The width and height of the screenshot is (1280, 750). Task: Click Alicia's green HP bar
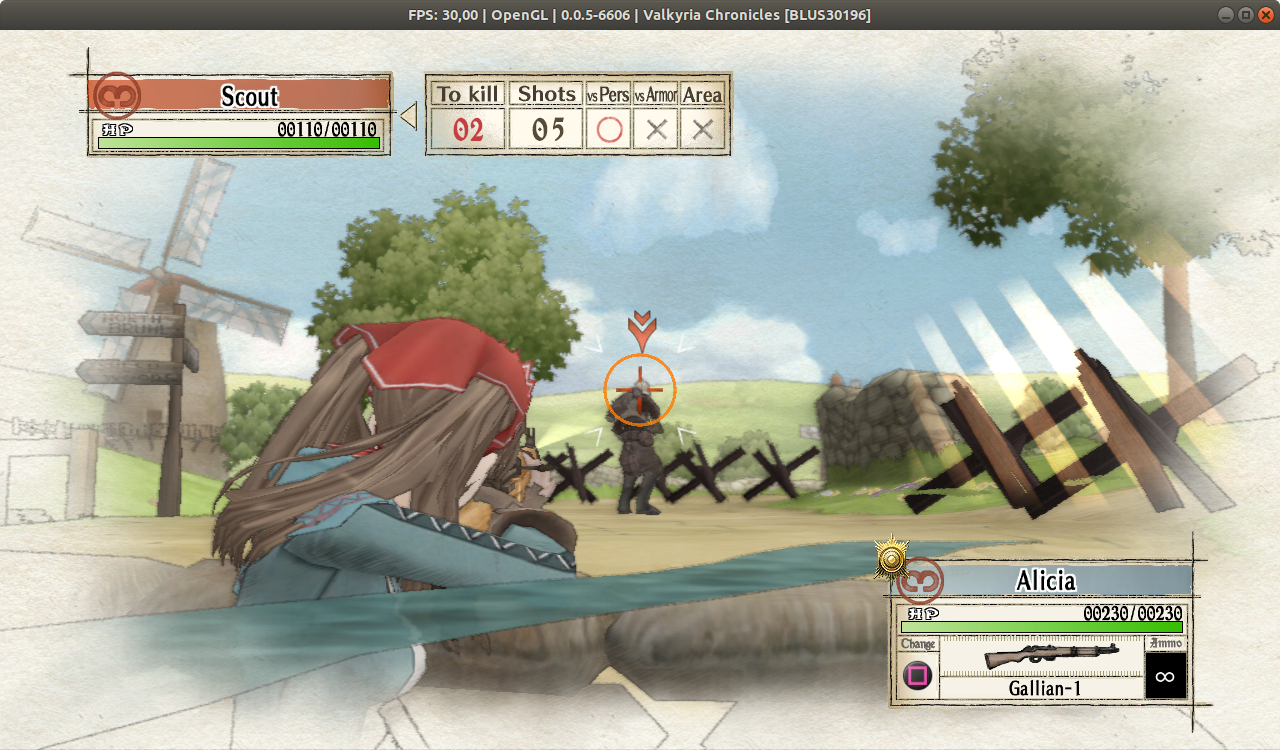(x=1040, y=626)
